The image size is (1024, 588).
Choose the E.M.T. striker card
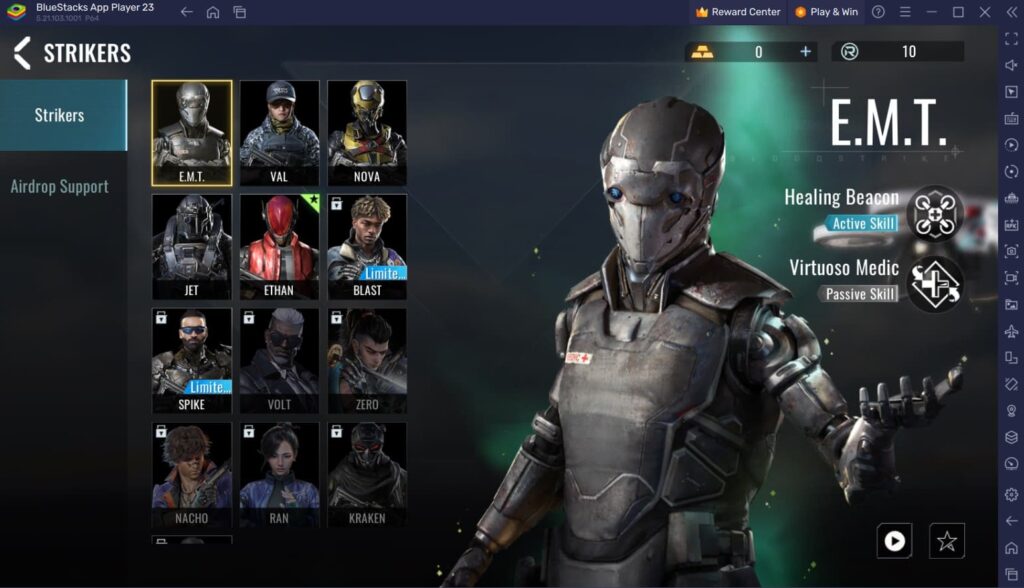(x=192, y=133)
